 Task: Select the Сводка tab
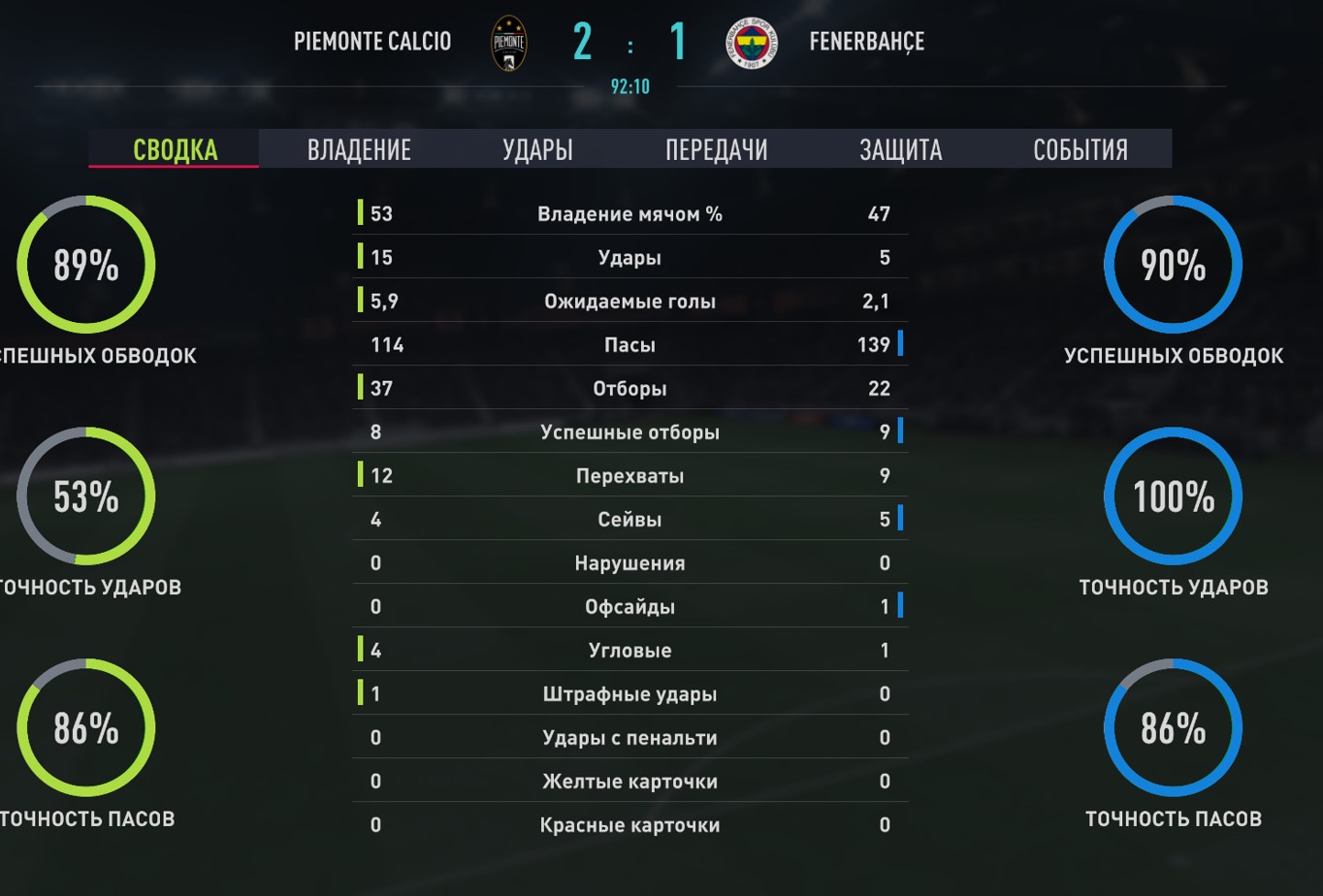[175, 149]
